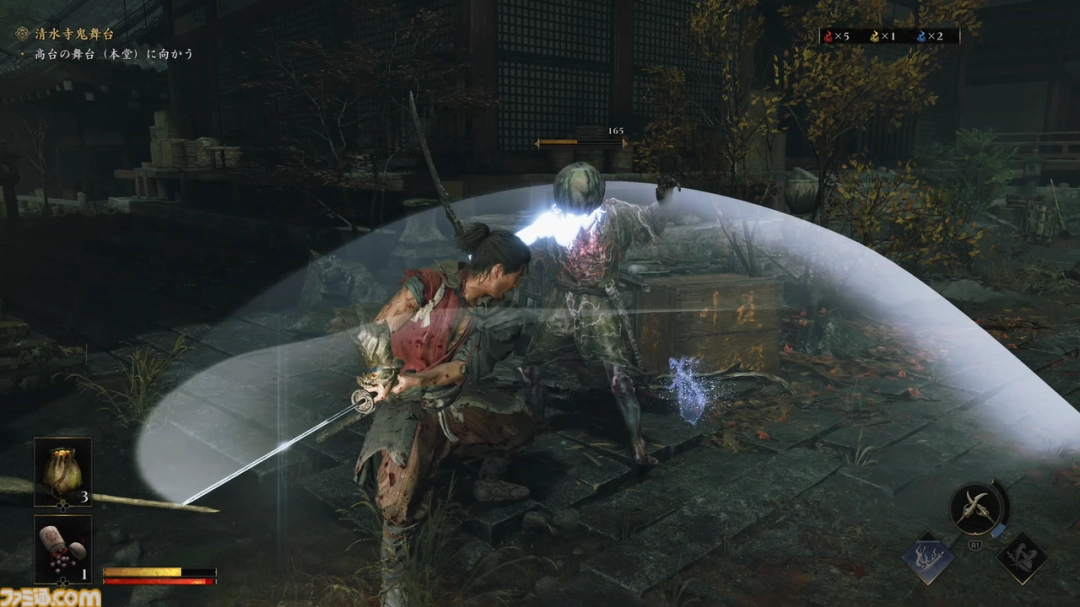Click the yellow flame icon
This screenshot has height=607, width=1080.
click(x=873, y=37)
